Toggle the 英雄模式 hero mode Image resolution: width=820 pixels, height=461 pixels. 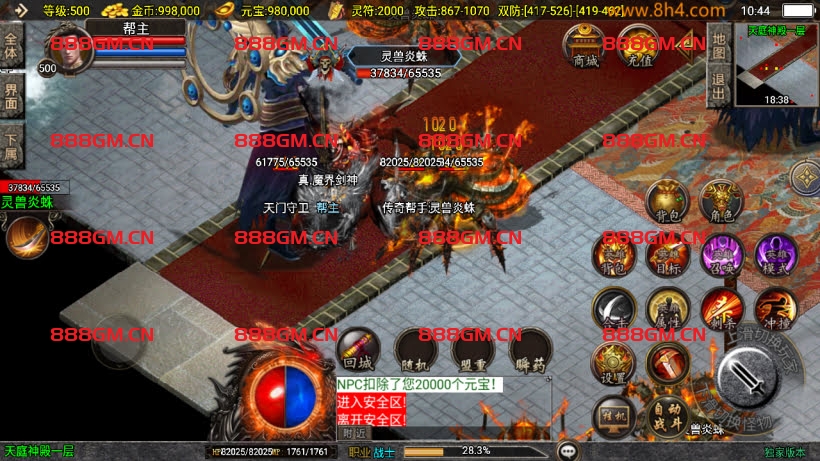tap(773, 254)
